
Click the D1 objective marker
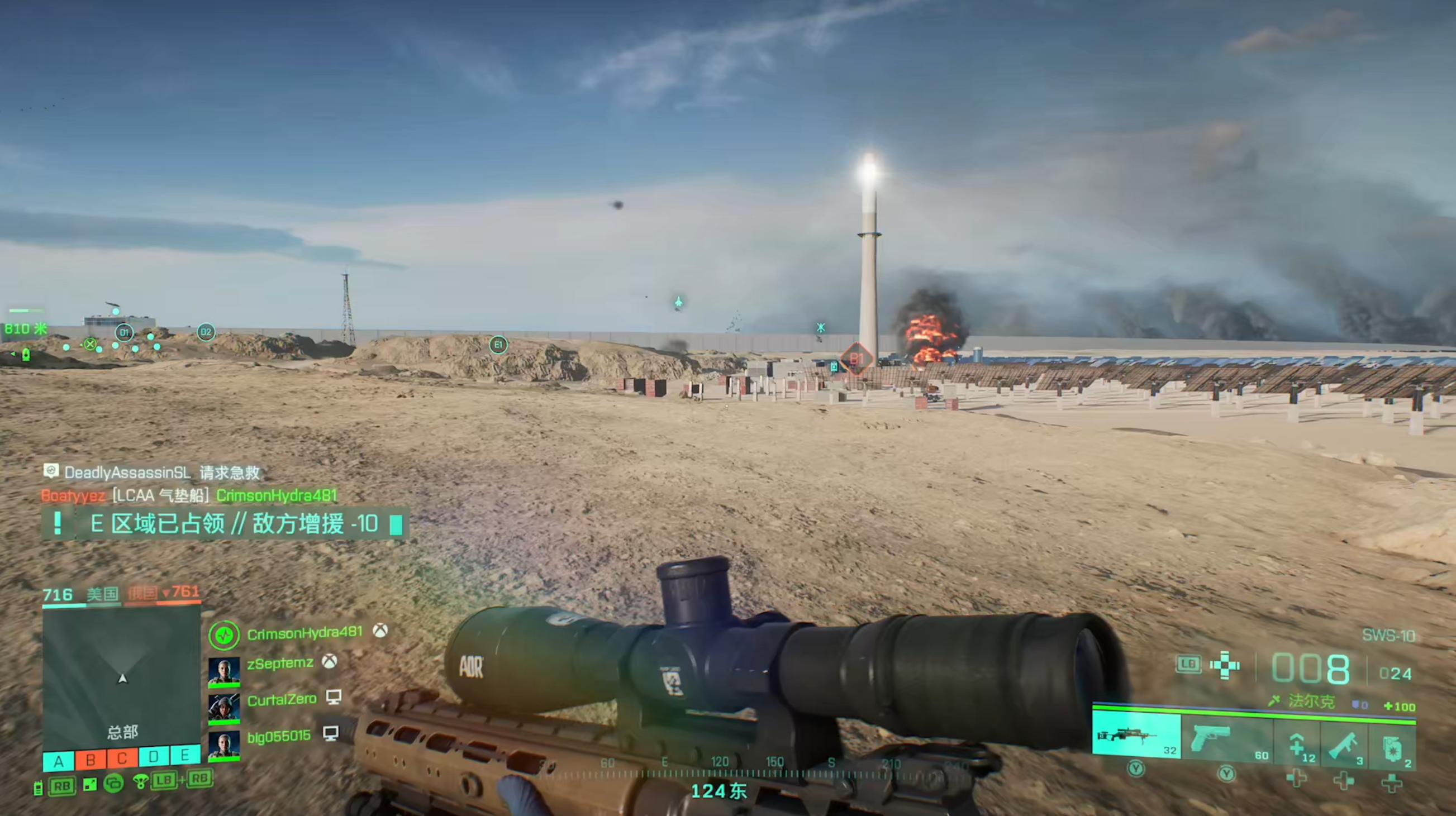[125, 333]
